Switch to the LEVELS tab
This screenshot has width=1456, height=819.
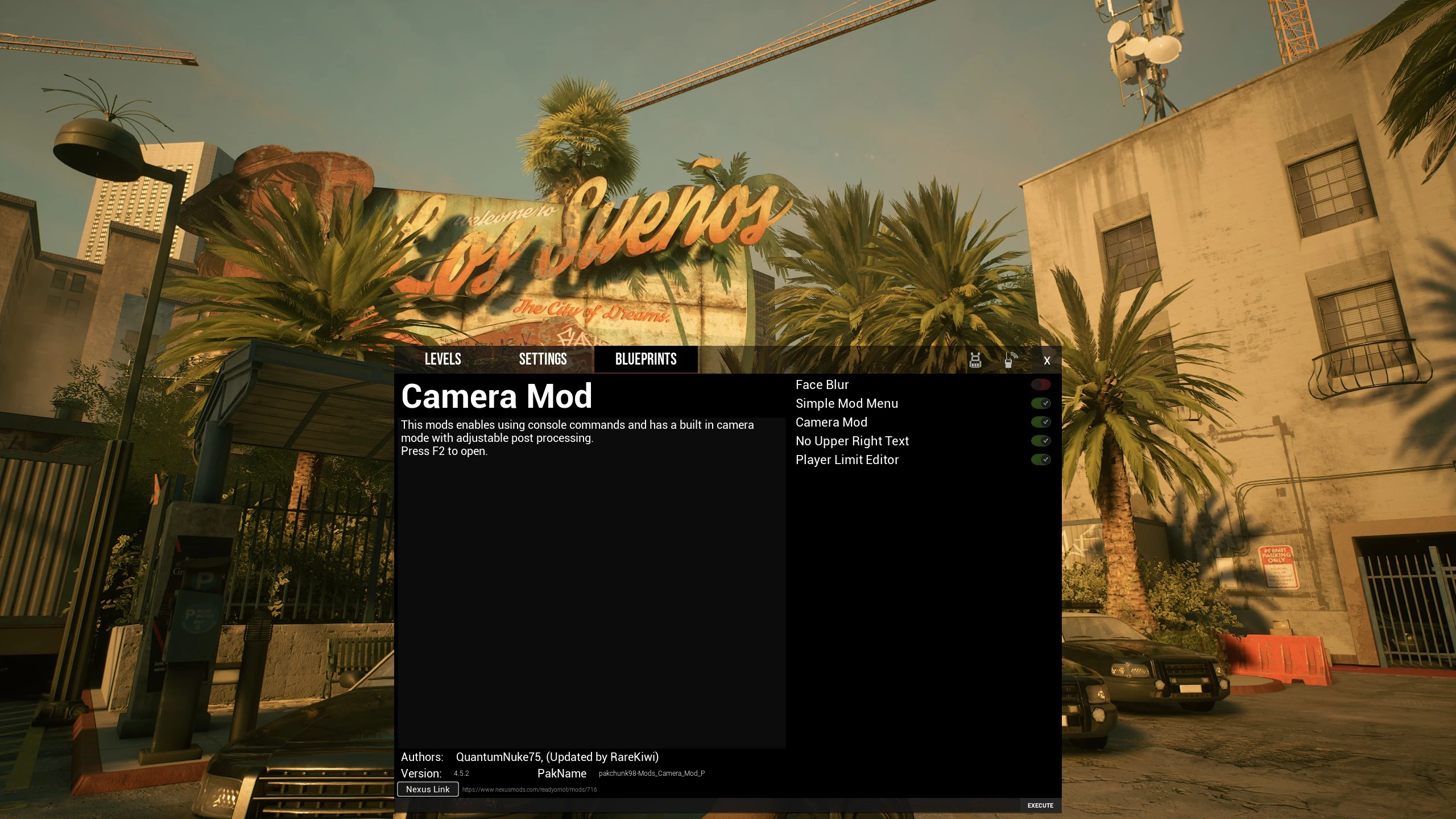pos(442,359)
